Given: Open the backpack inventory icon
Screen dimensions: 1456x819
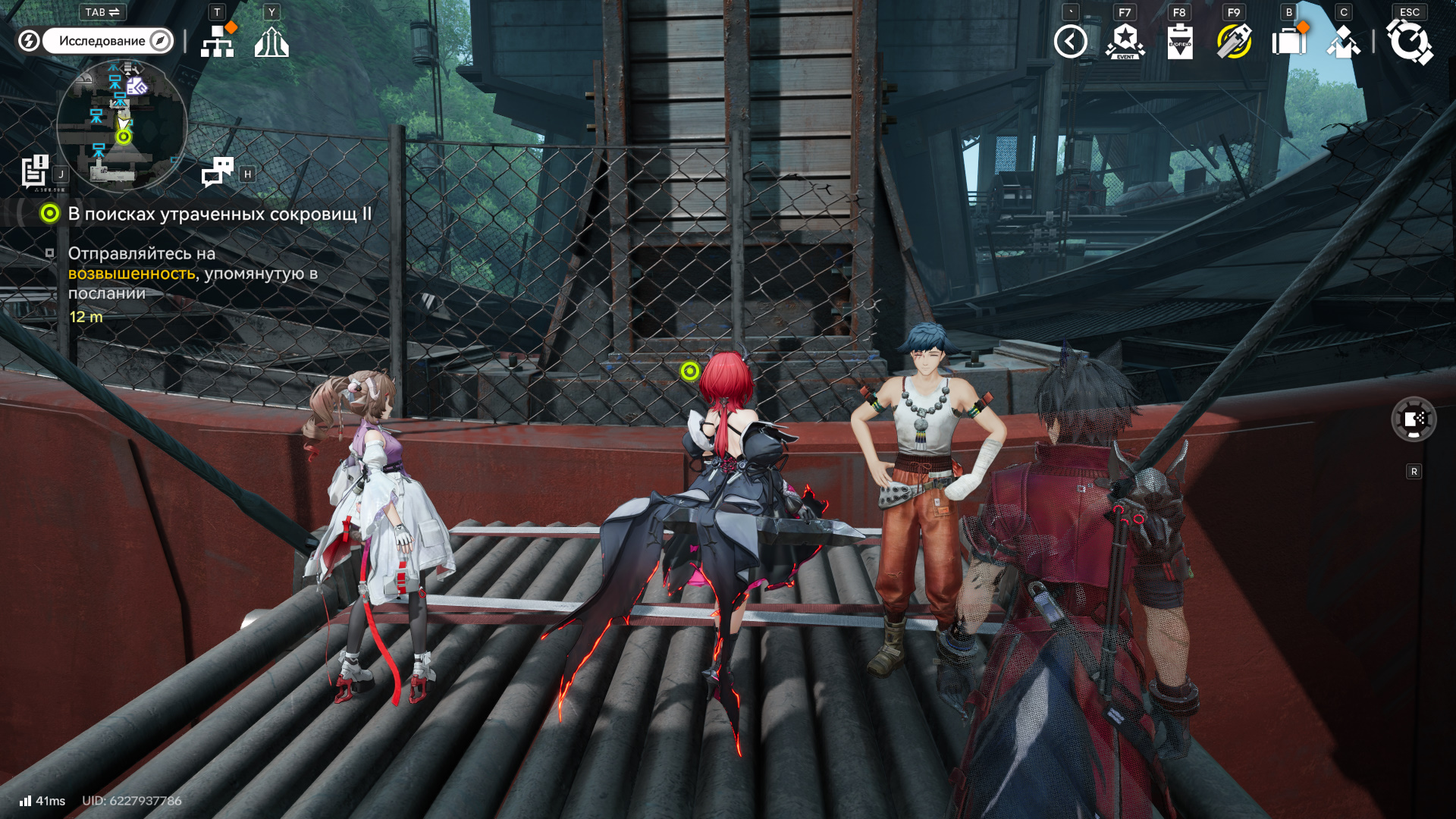Looking at the screenshot, I should tap(1288, 42).
